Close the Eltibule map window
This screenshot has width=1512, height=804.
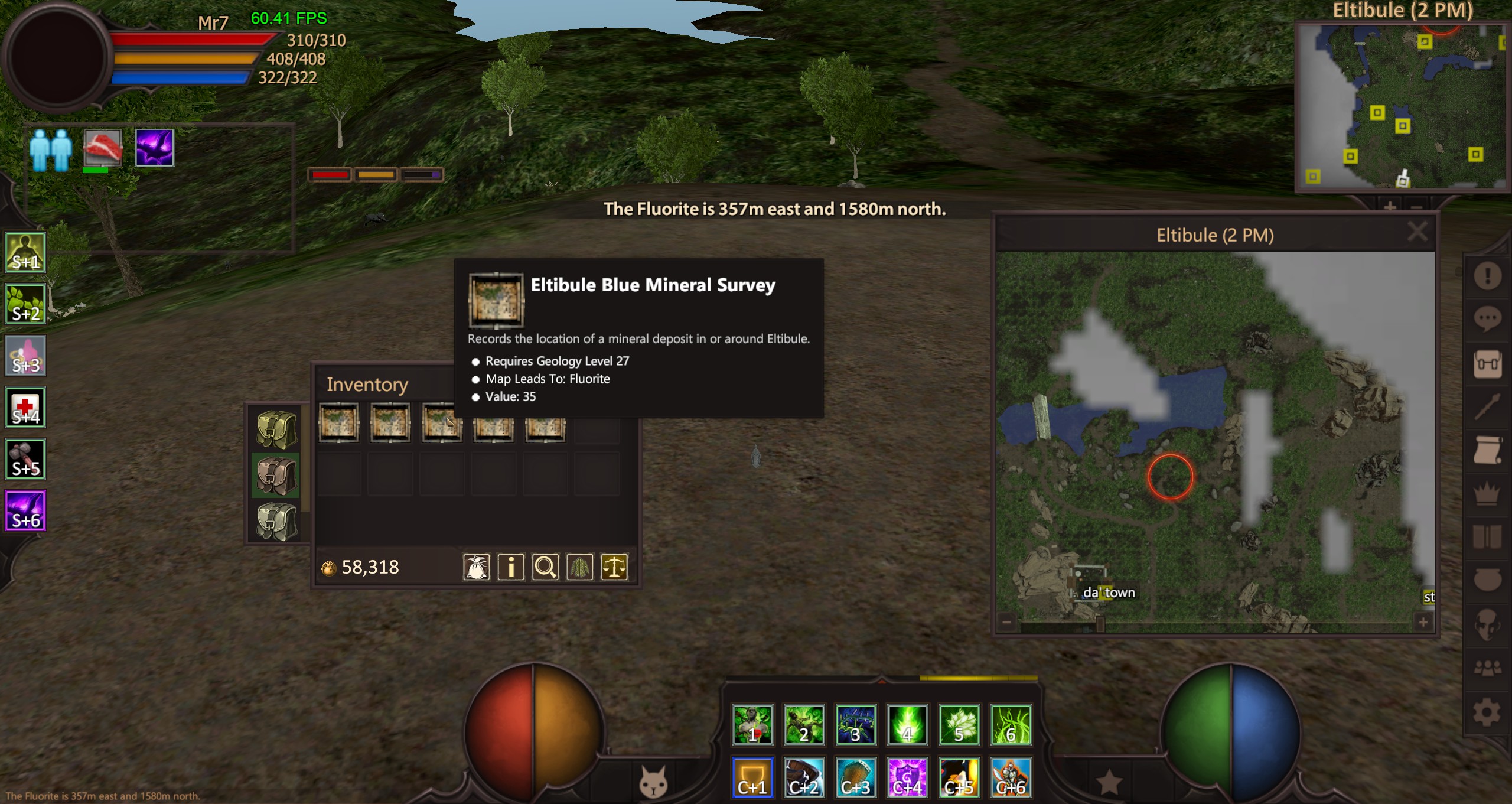[x=1417, y=232]
